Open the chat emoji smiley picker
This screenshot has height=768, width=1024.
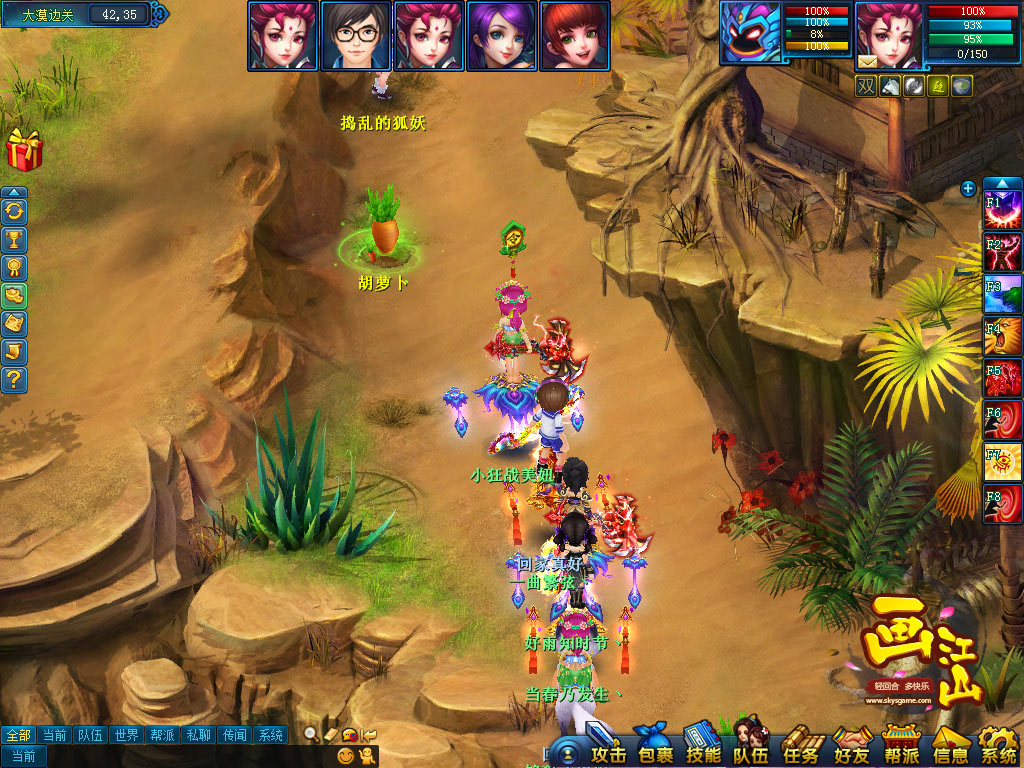pyautogui.click(x=346, y=756)
